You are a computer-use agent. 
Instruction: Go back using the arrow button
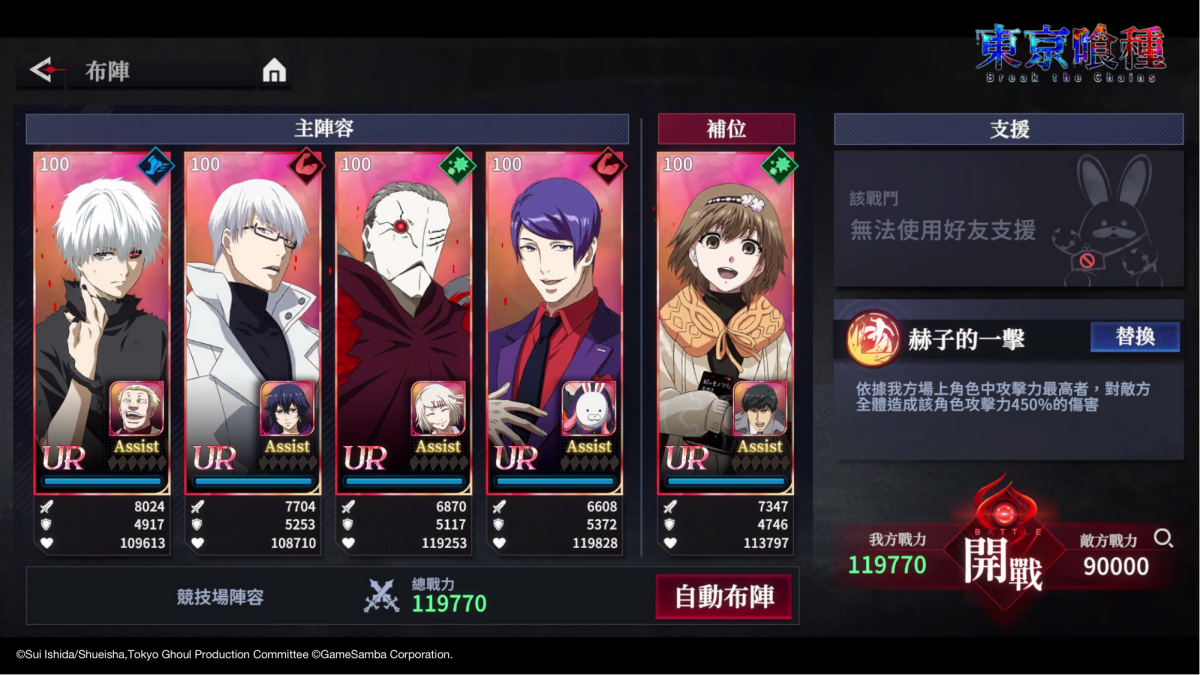point(42,70)
